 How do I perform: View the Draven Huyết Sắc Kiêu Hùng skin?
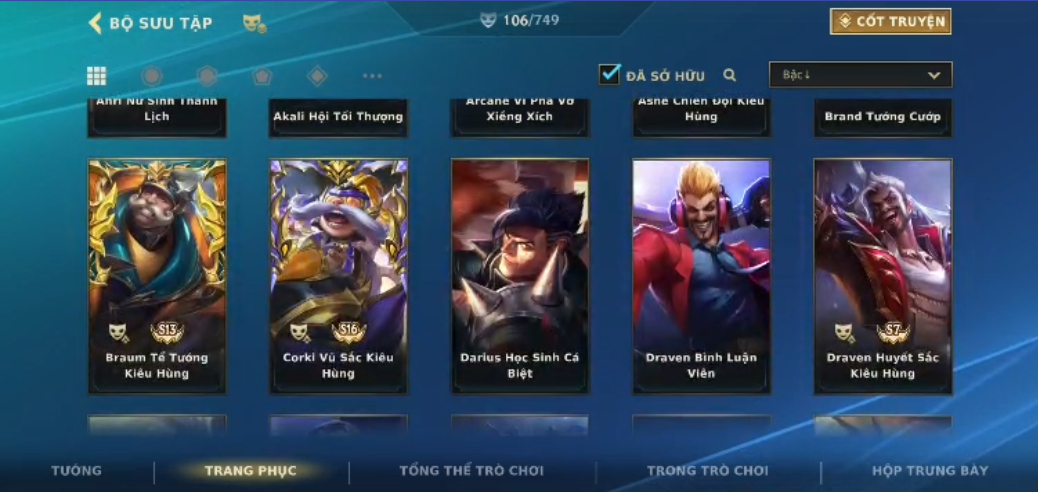point(883,275)
